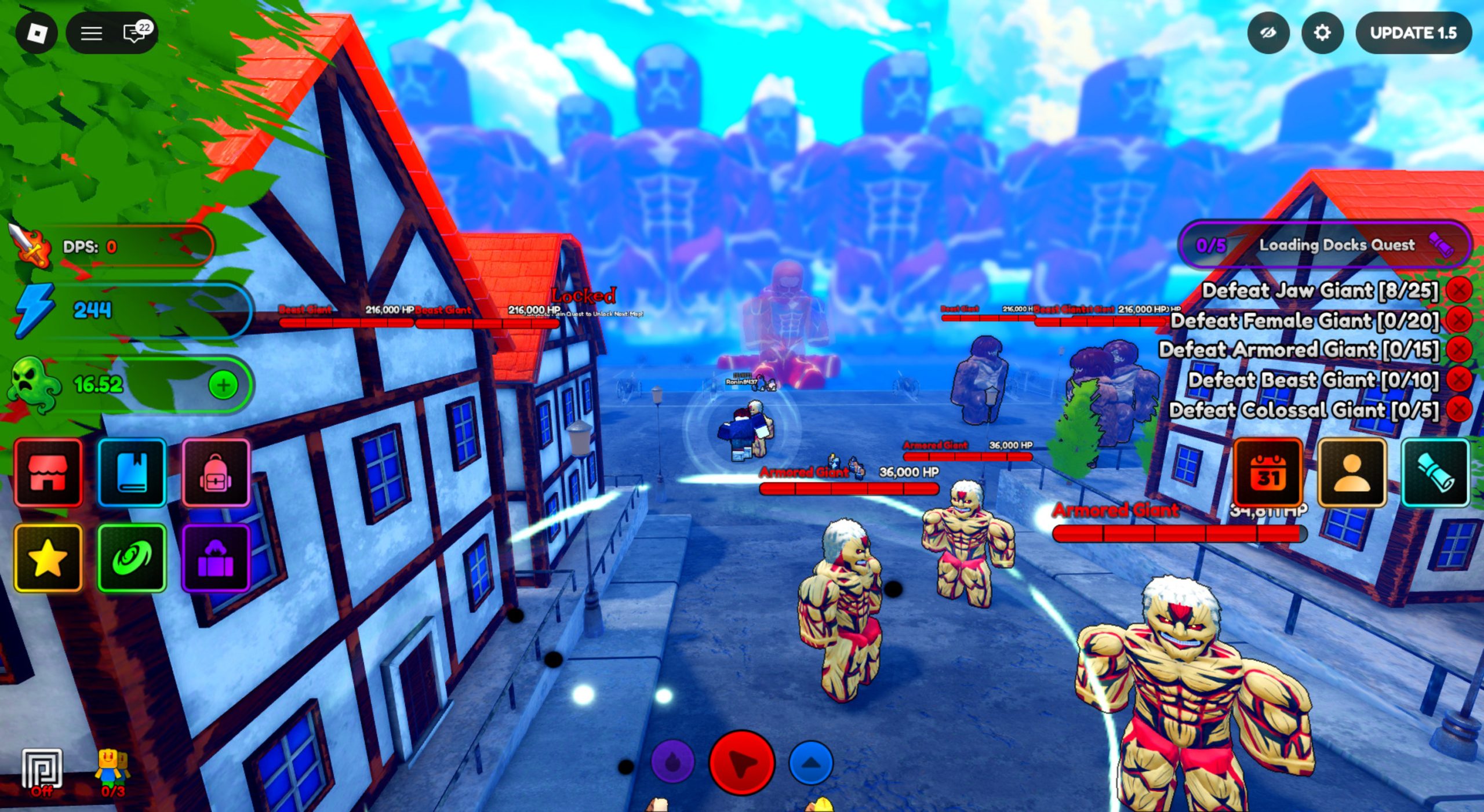Activate the purple flame ability button

tap(672, 762)
